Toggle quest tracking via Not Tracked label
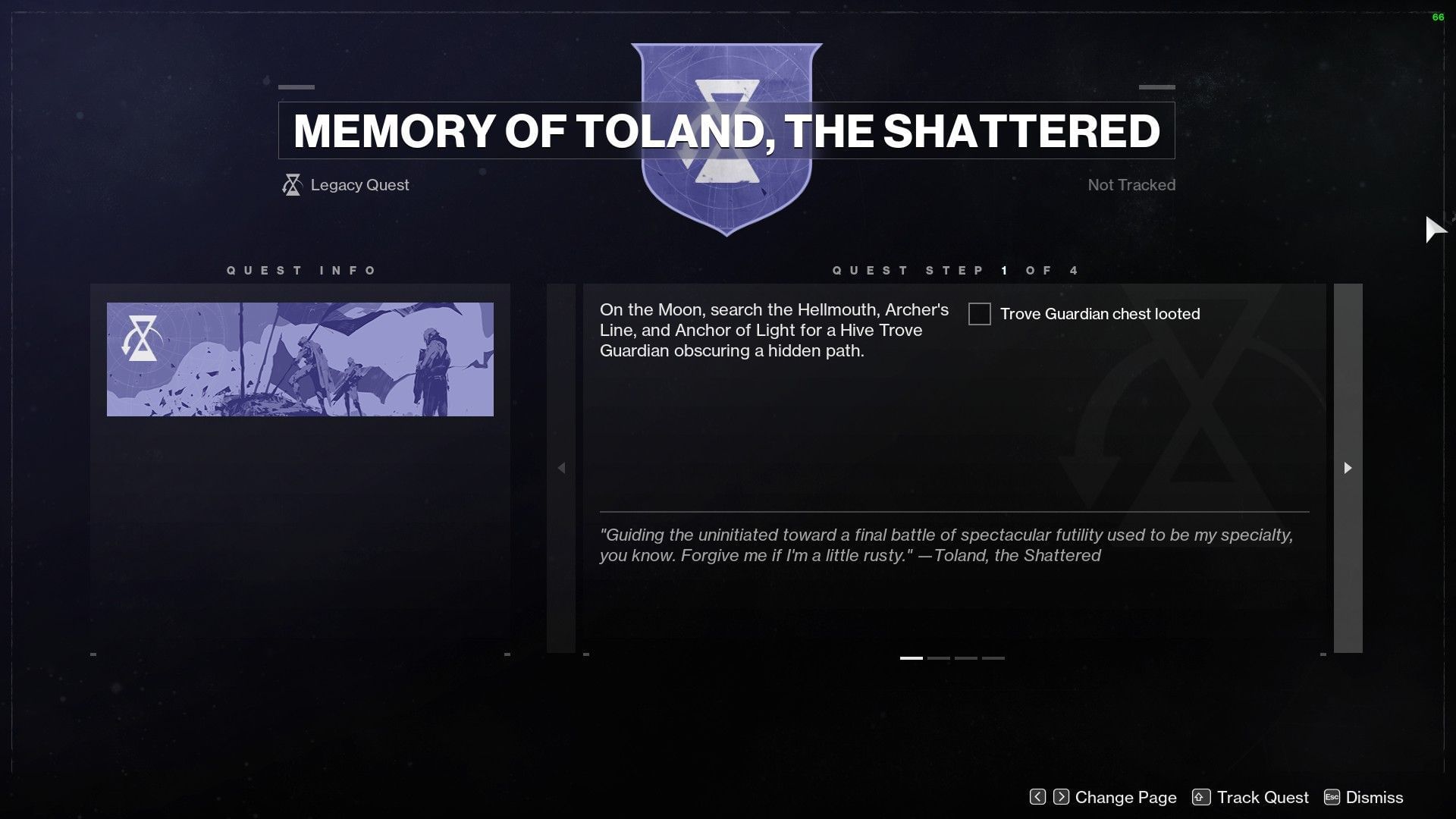The image size is (1456, 819). (x=1131, y=184)
